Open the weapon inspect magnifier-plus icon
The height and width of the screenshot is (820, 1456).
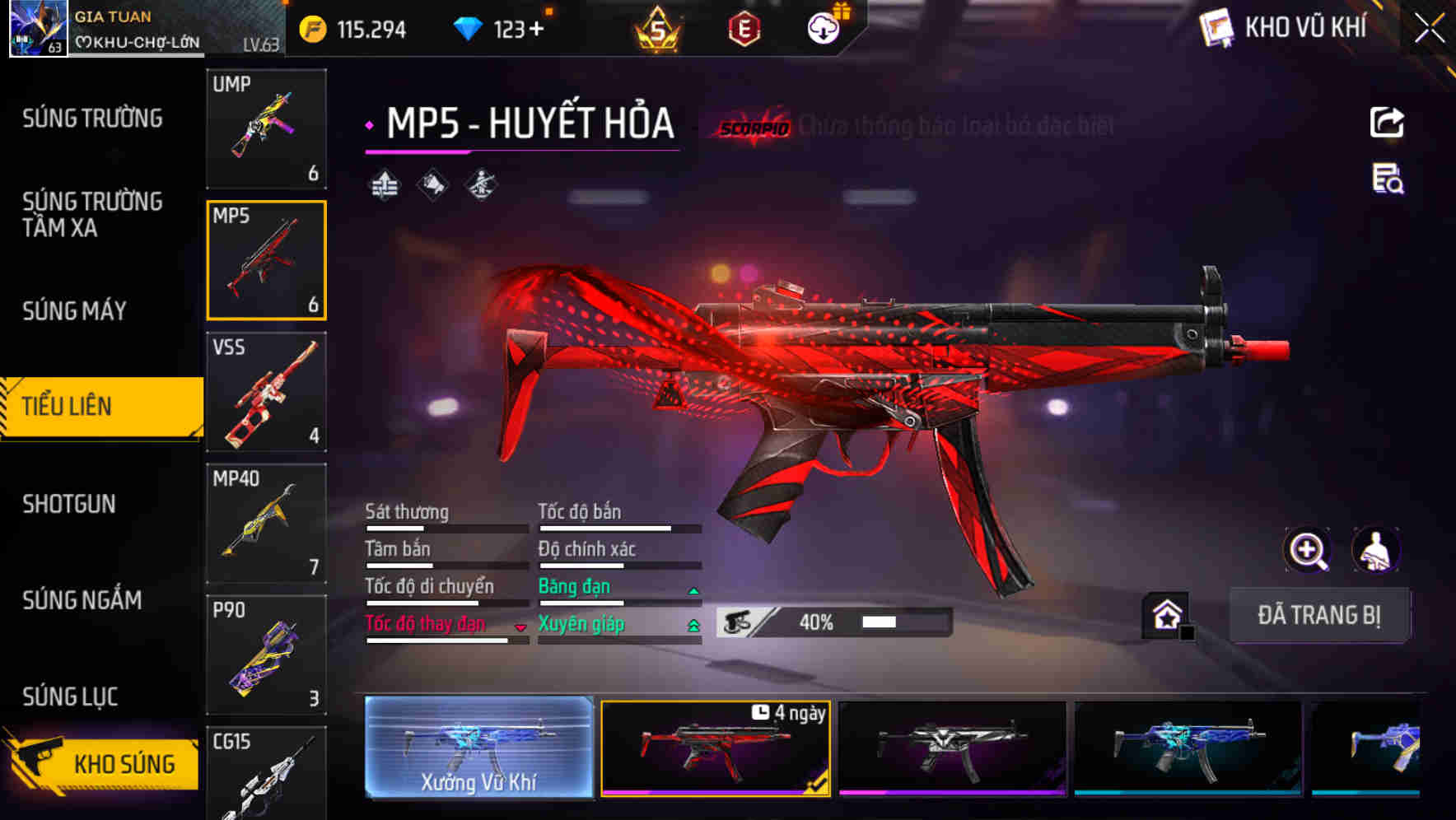(x=1309, y=550)
